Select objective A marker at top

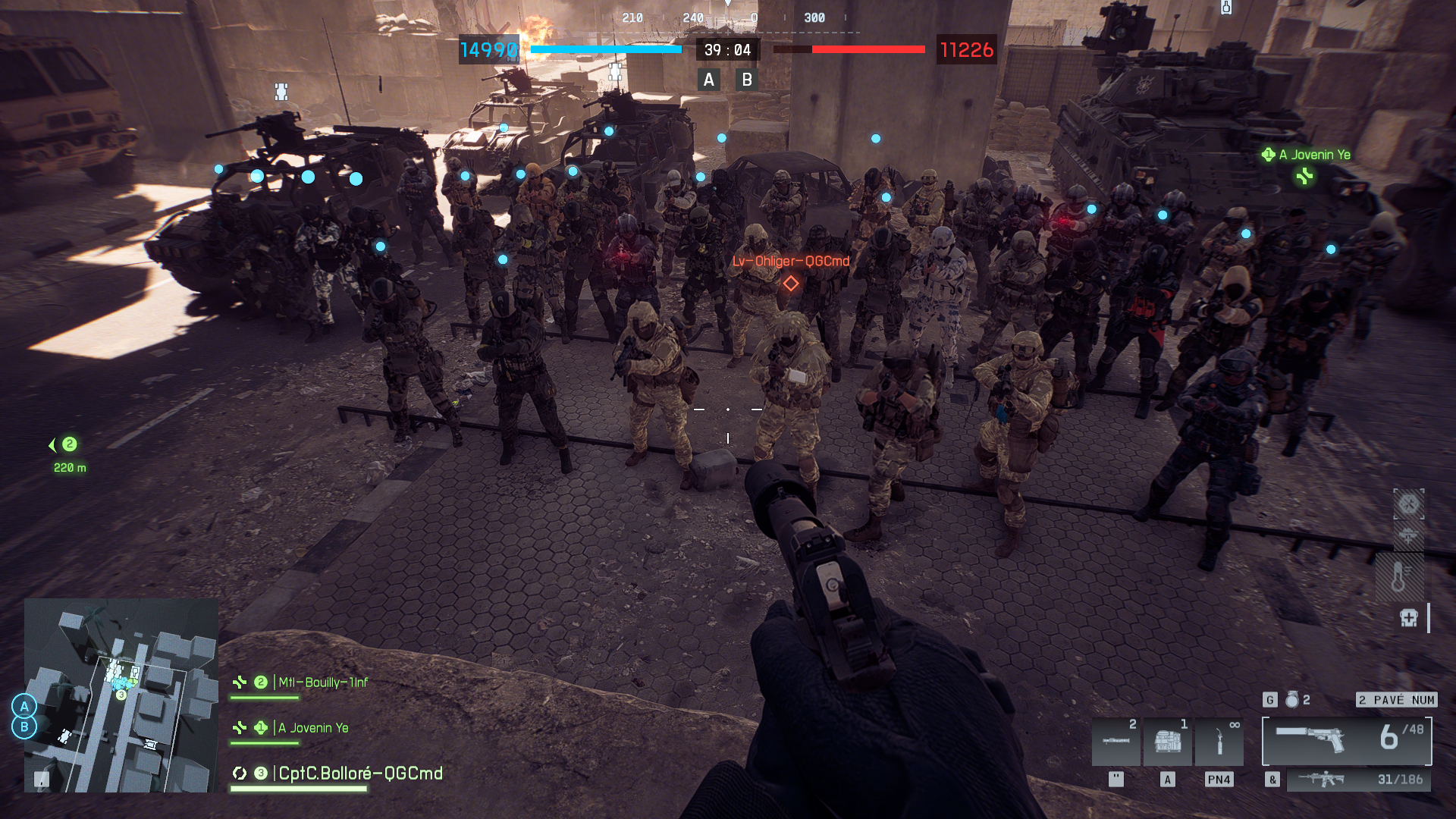[x=708, y=80]
